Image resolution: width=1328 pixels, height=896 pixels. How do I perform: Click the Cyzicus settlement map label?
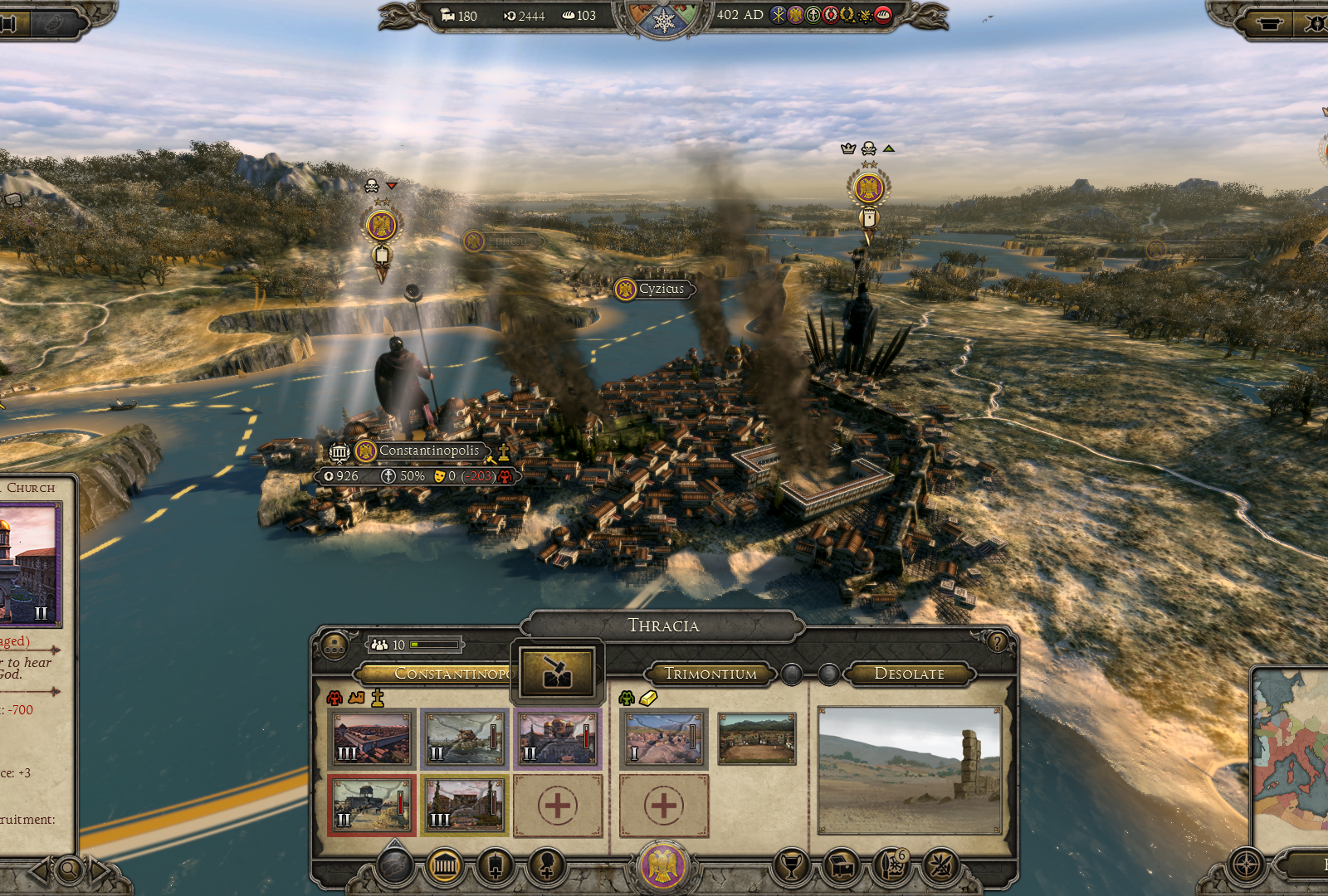click(x=661, y=289)
